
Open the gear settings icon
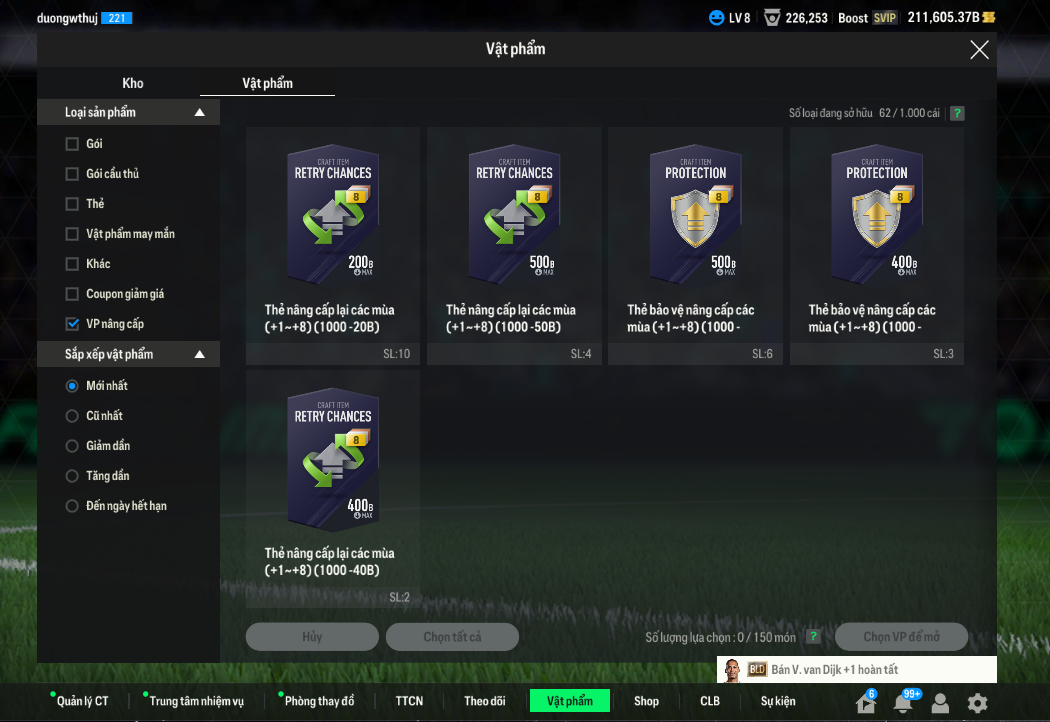(977, 703)
